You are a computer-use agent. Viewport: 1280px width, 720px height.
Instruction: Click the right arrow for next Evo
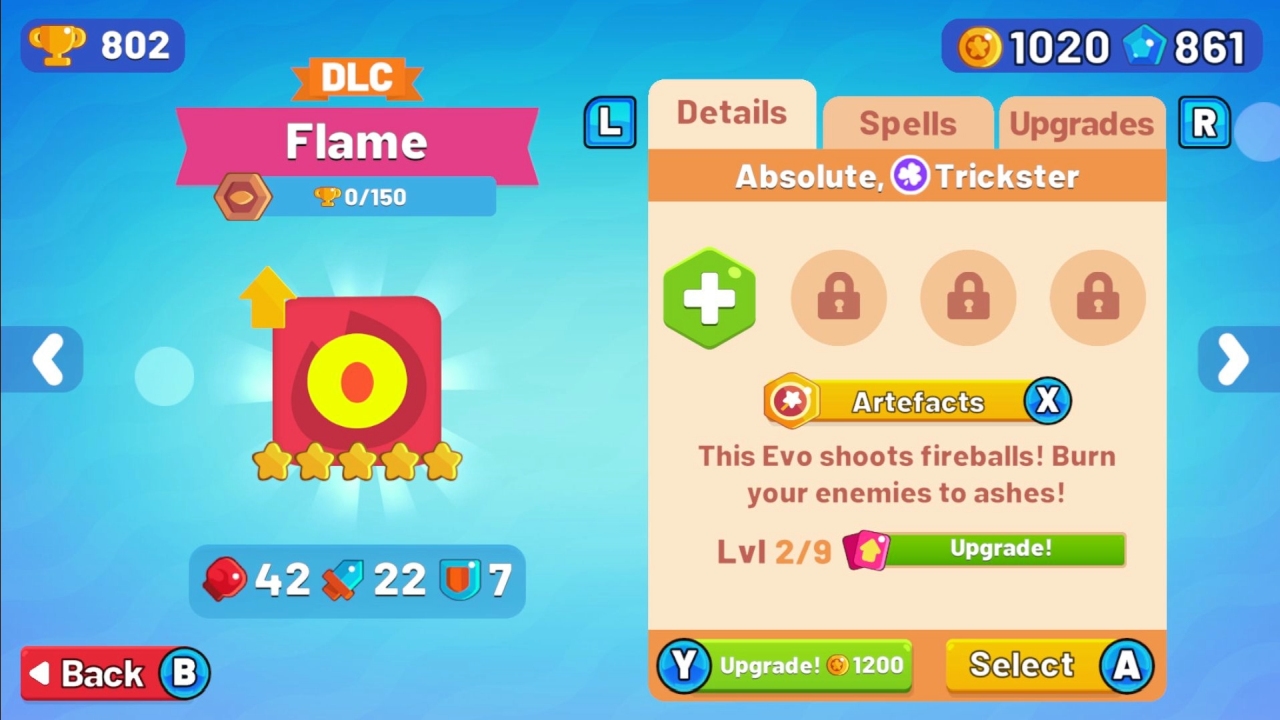(x=1232, y=360)
